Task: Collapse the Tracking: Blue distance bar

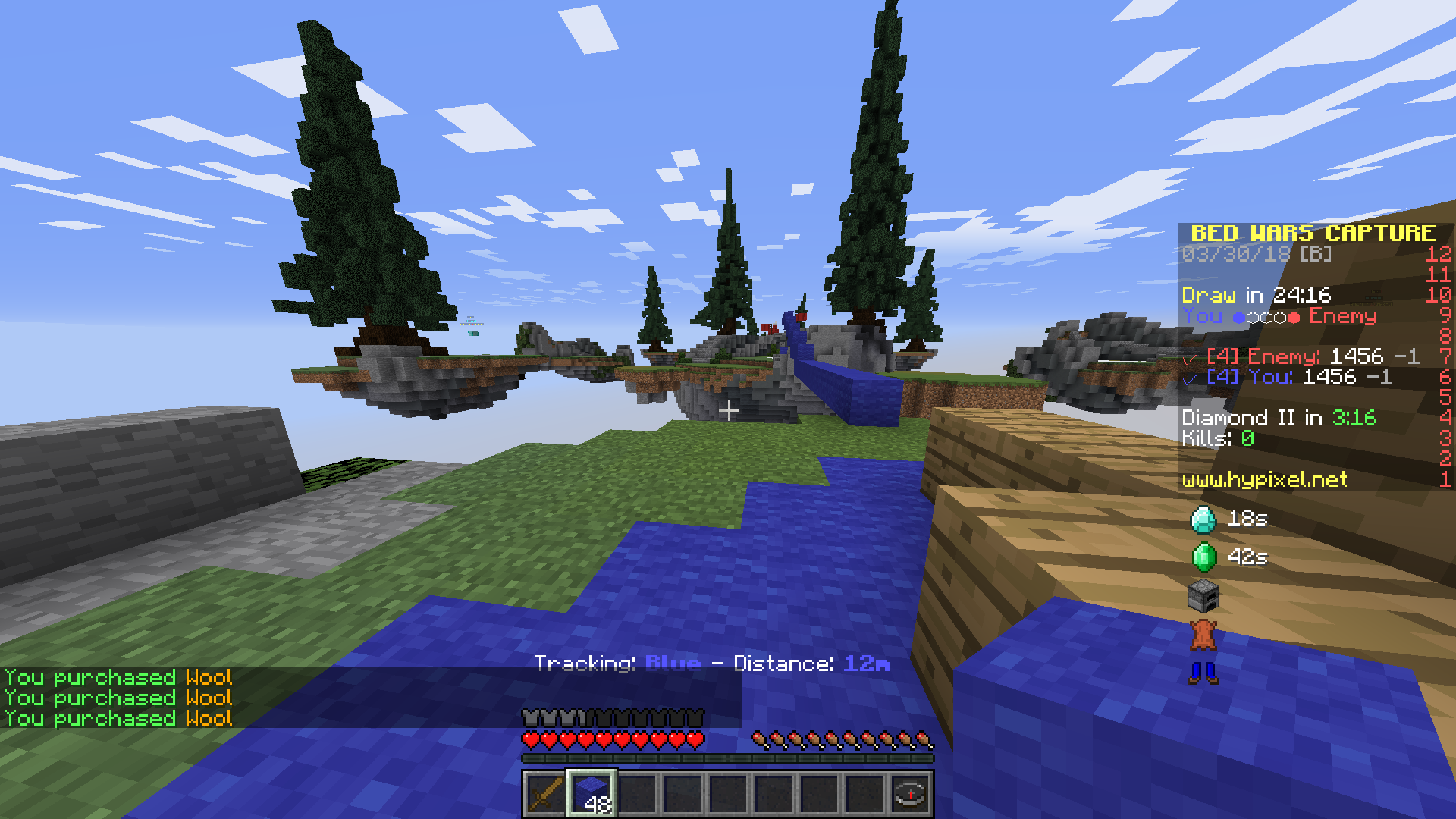Action: (713, 663)
